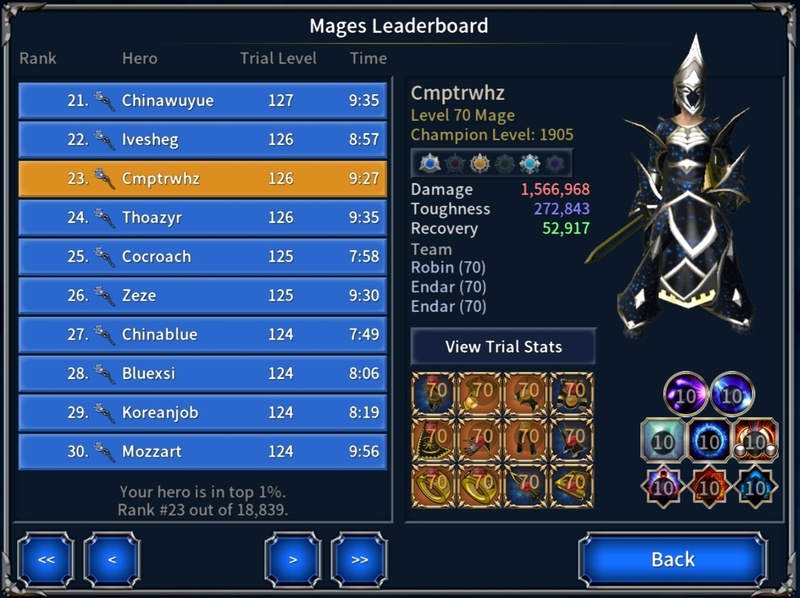Viewport: 800px width, 598px height.
Task: Pick the Cocroach leaderboard entry
Action: 202,257
